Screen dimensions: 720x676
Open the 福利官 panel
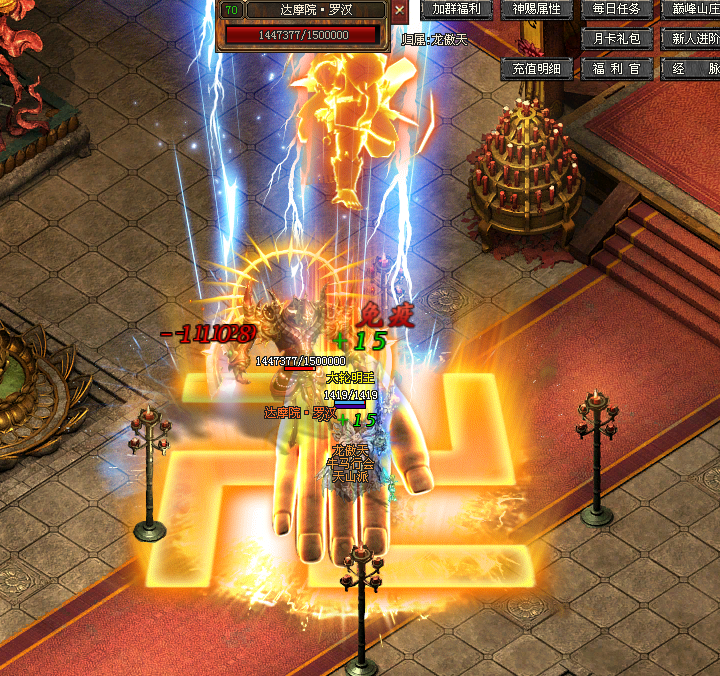click(617, 69)
